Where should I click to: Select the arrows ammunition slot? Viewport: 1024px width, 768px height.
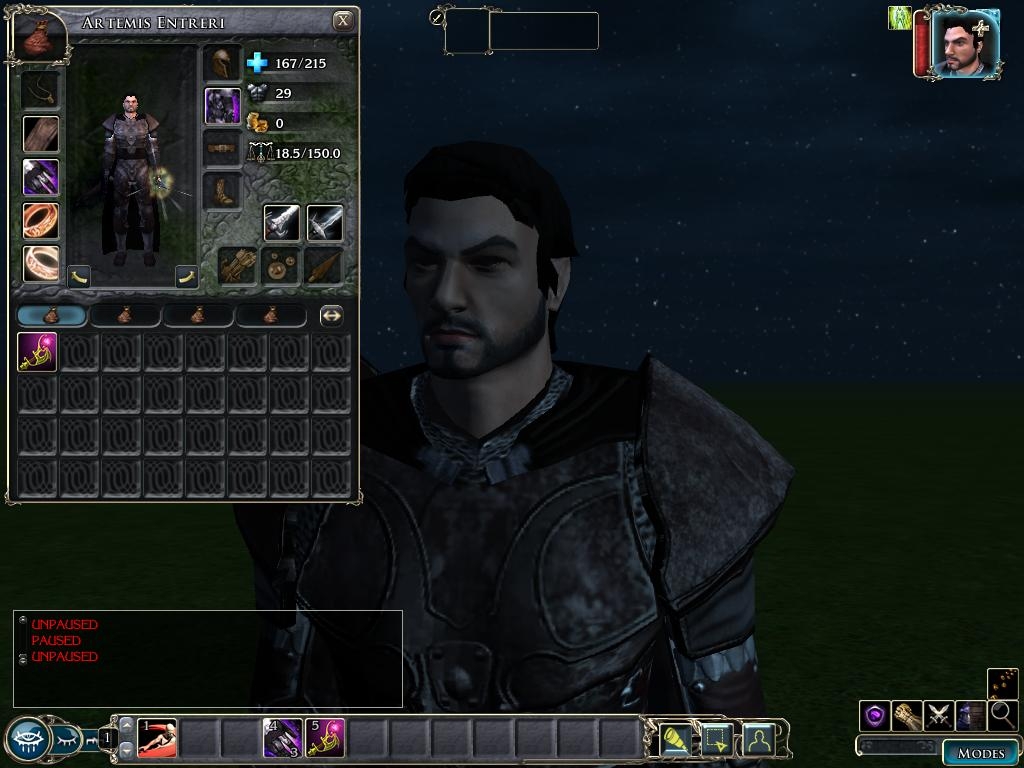(238, 266)
